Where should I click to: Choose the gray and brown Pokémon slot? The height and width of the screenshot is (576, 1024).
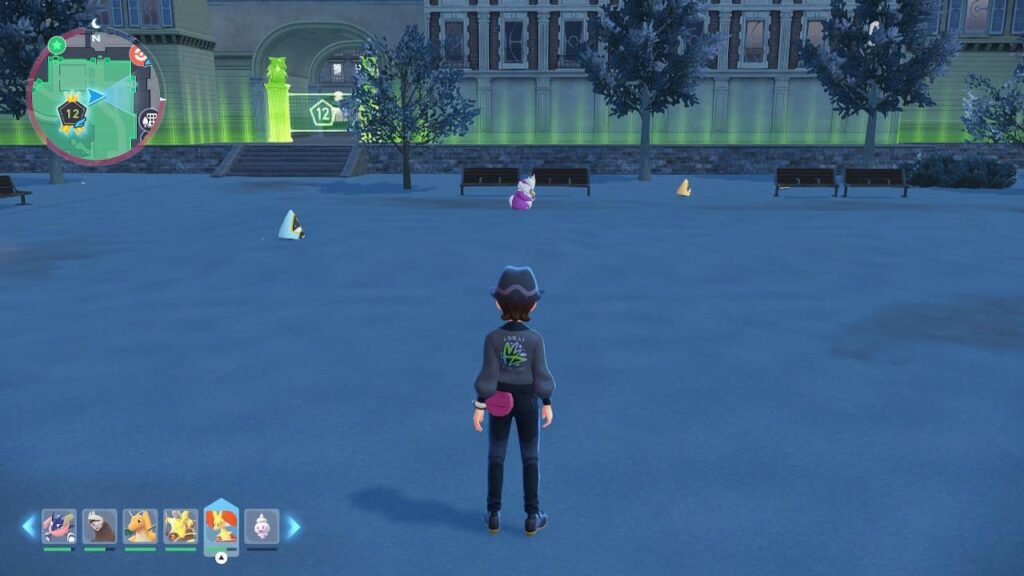[99, 526]
